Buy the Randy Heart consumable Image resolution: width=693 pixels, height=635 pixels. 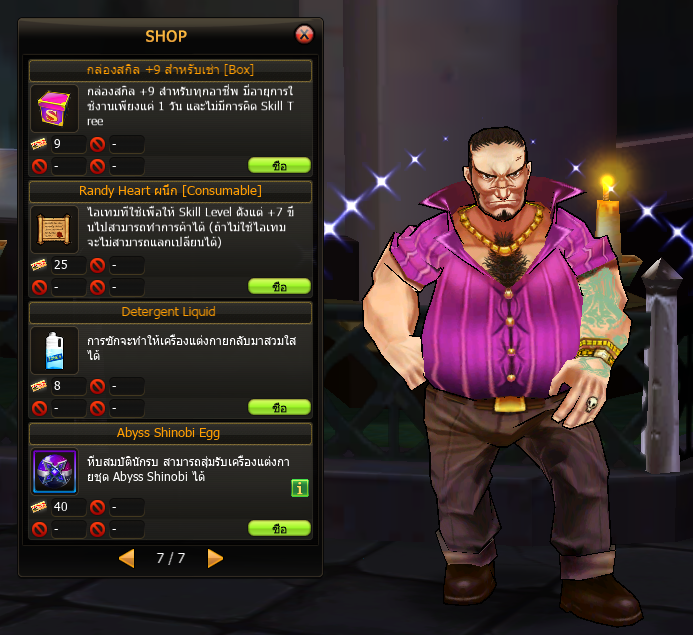[279, 287]
